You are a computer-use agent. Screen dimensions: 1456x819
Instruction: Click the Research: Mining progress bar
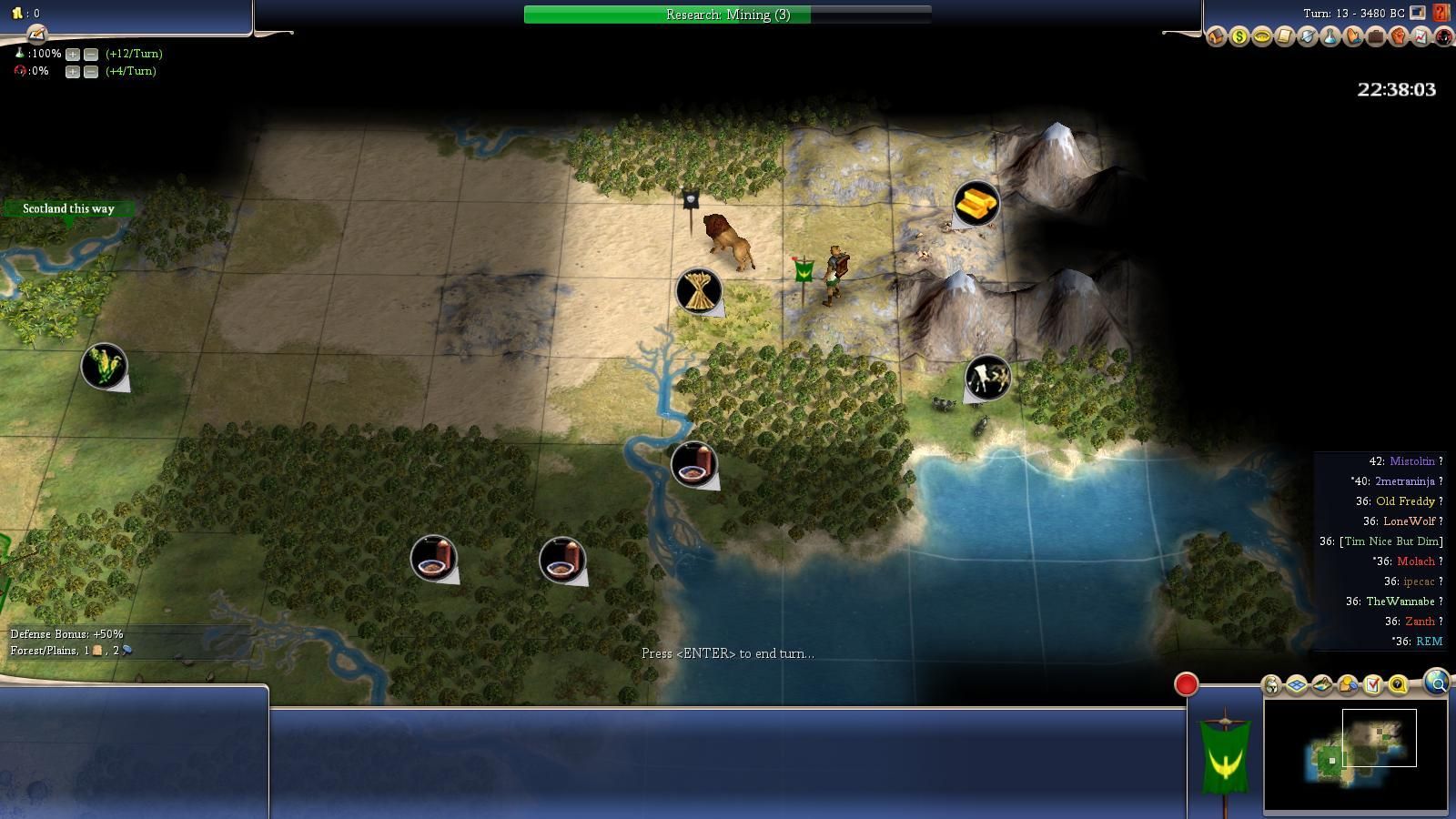[x=727, y=15]
